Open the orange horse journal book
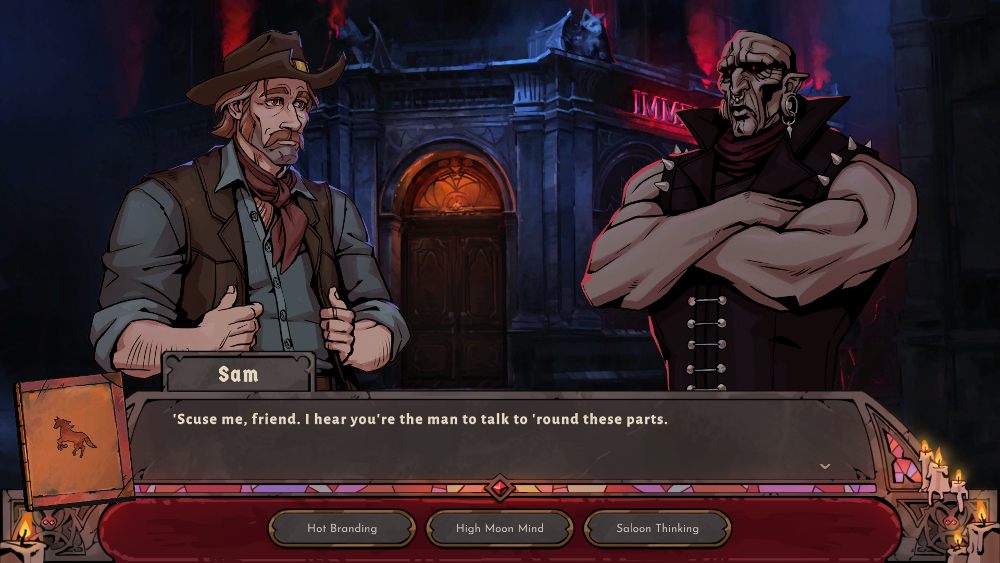This screenshot has width=1000, height=563. 75,438
